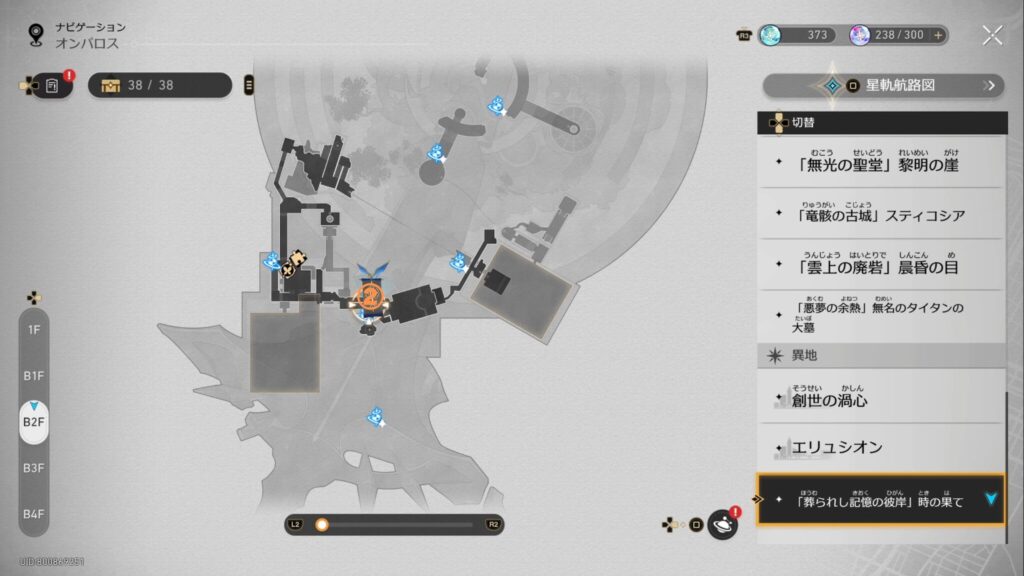Open the planet icon with red alert
1024x576 pixels.
tap(722, 524)
